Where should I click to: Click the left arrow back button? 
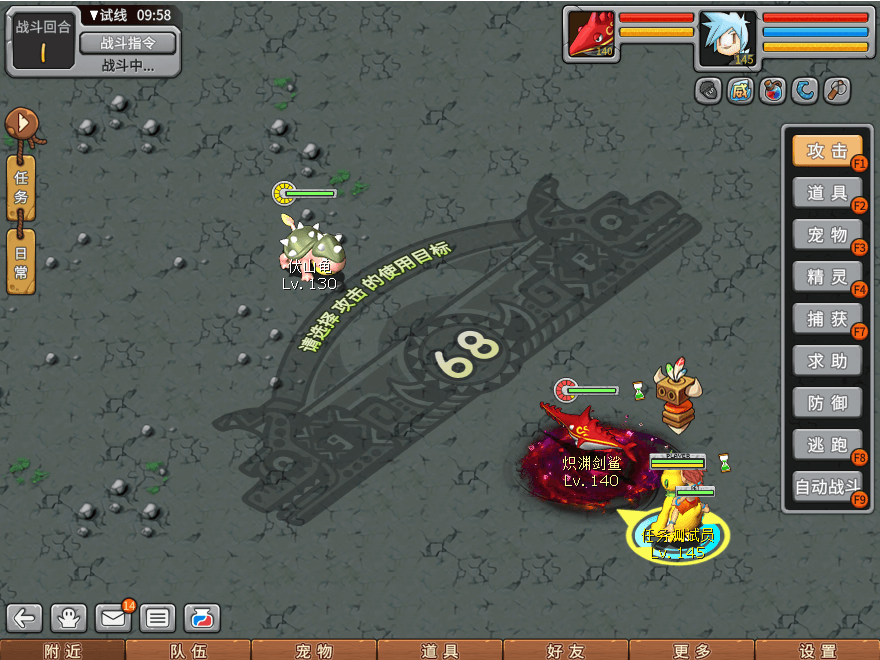tap(25, 618)
